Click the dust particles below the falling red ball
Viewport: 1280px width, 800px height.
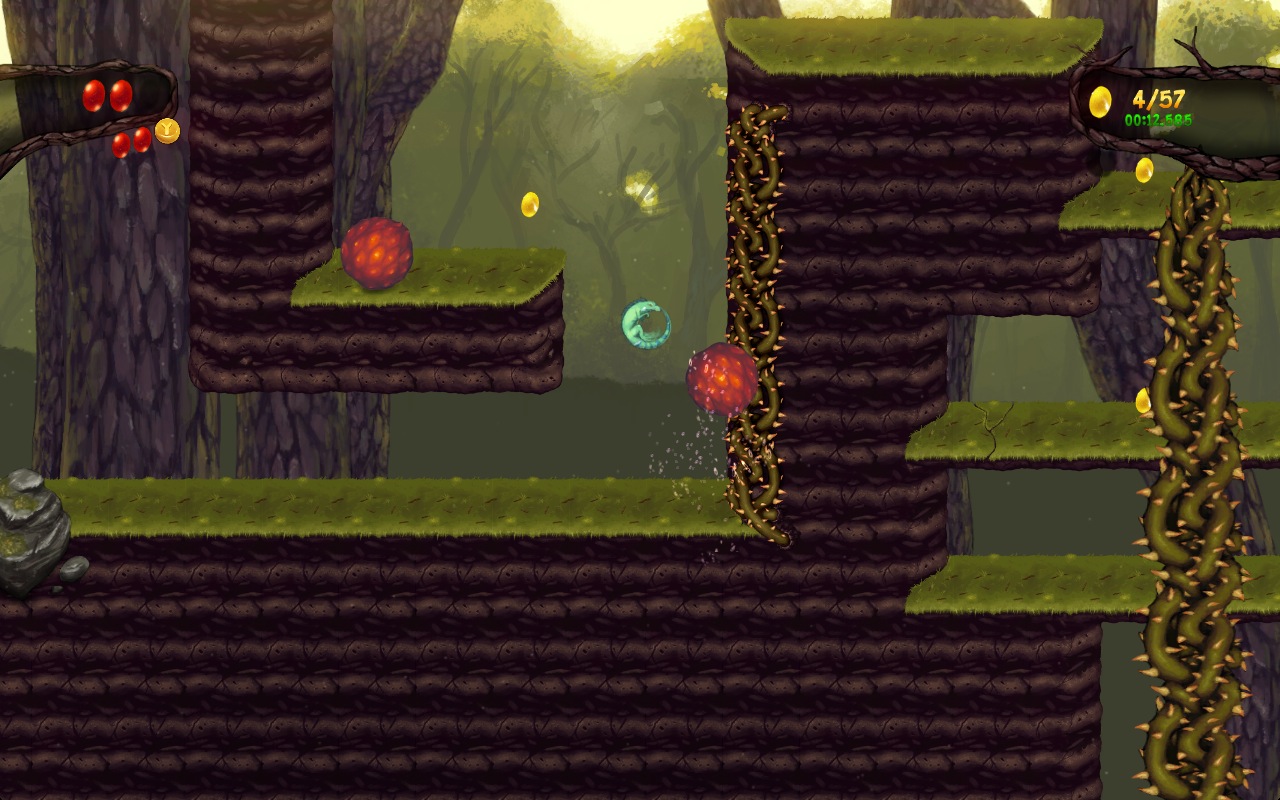click(690, 440)
